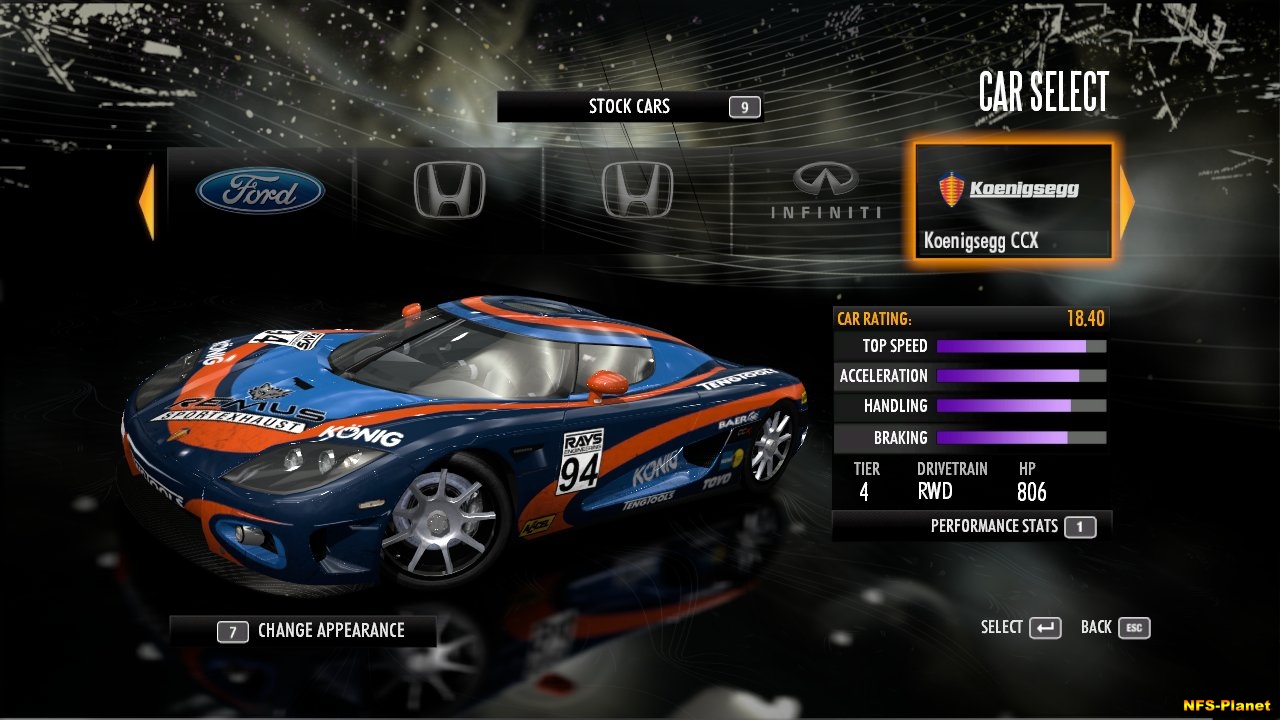1280x720 pixels.
Task: Select the highlighted Koenigsegg CCX tile
Action: pyautogui.click(x=1012, y=200)
